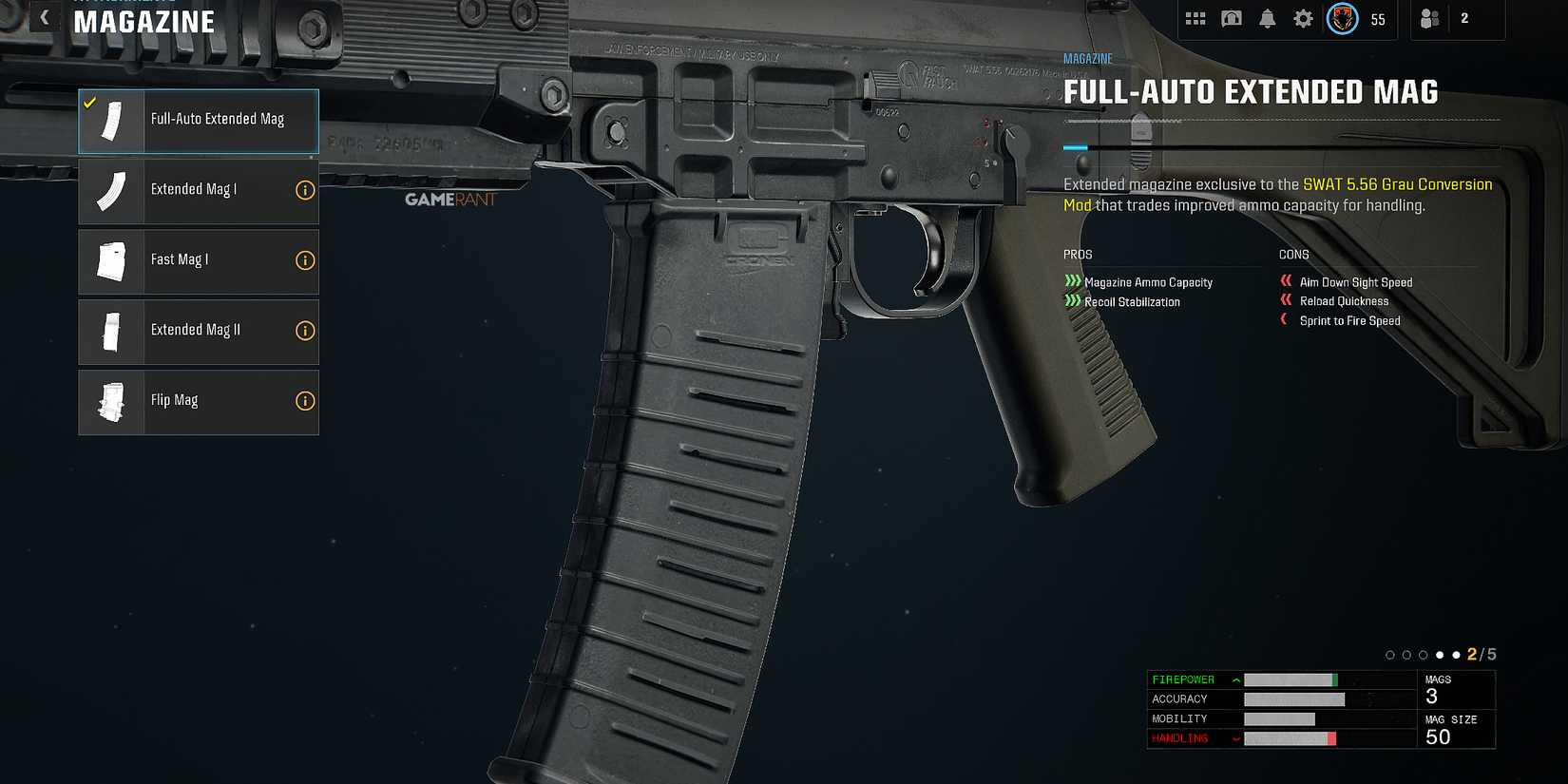
Task: View info for the Flip Mag attachment
Action: click(305, 400)
